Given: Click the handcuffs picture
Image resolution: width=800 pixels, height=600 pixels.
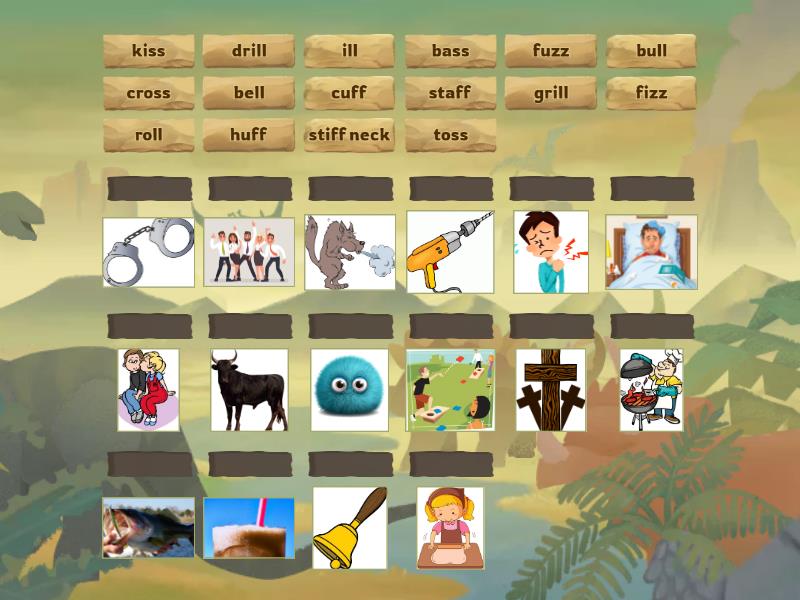Looking at the screenshot, I should click(x=149, y=252).
